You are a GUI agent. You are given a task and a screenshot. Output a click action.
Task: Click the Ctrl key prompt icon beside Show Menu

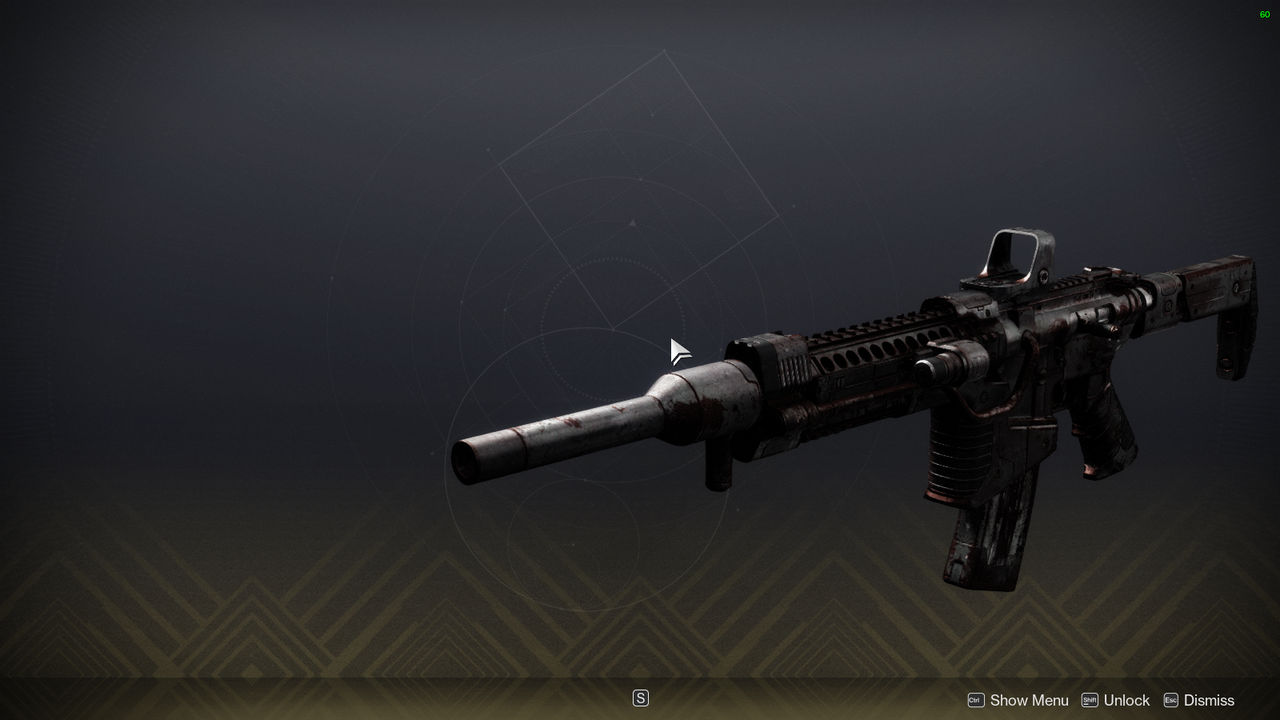pyautogui.click(x=977, y=700)
